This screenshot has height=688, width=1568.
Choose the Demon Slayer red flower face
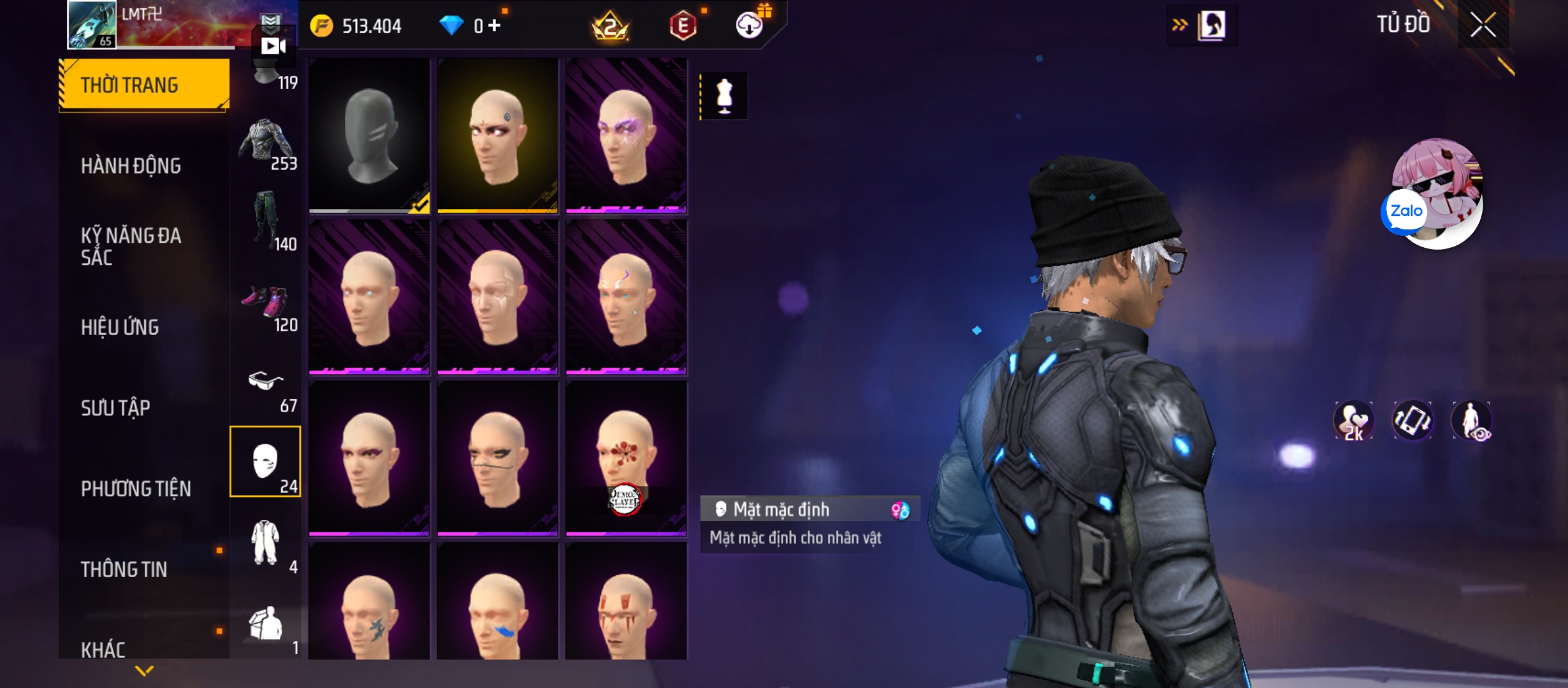[626, 458]
